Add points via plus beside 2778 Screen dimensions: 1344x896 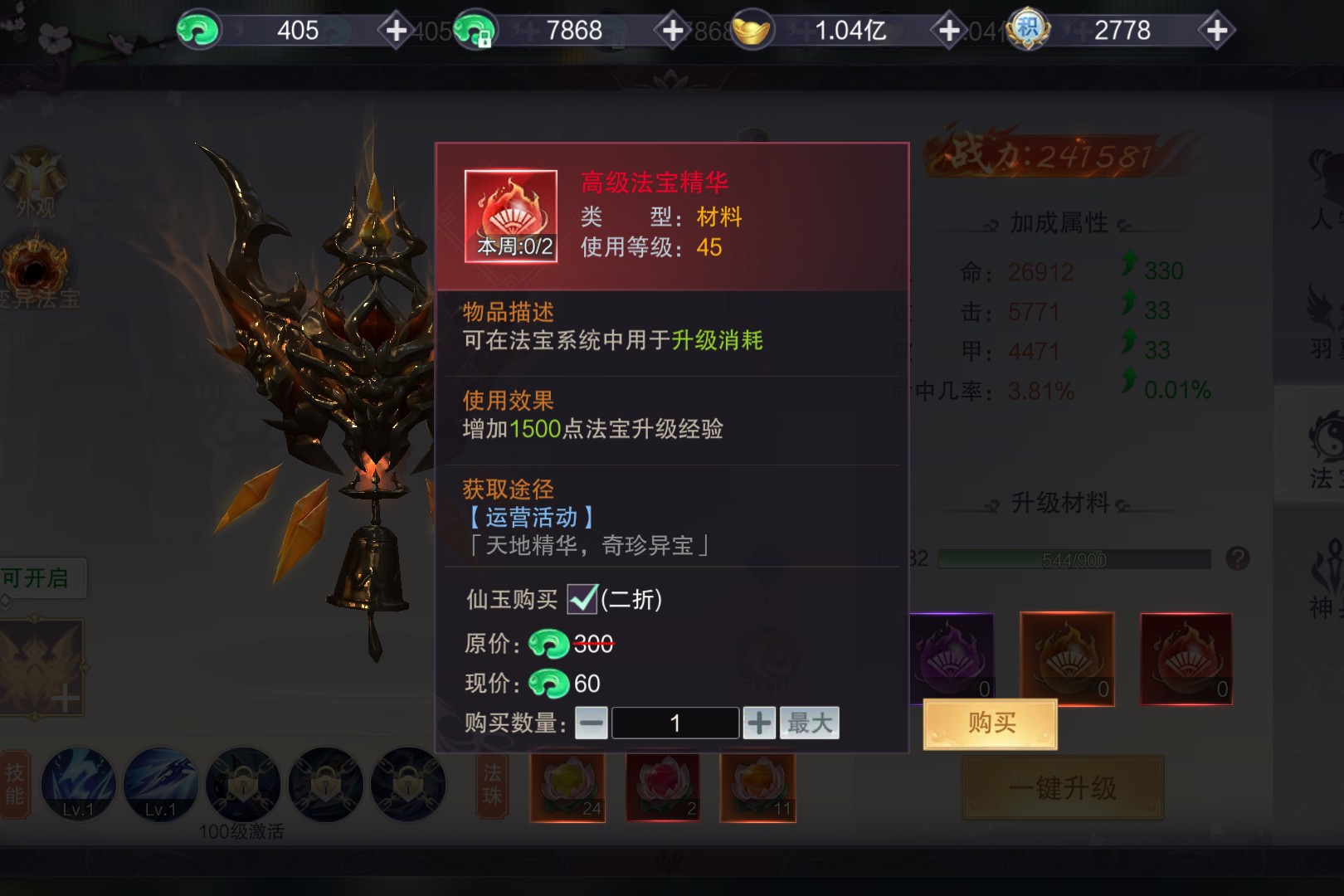tap(1216, 32)
